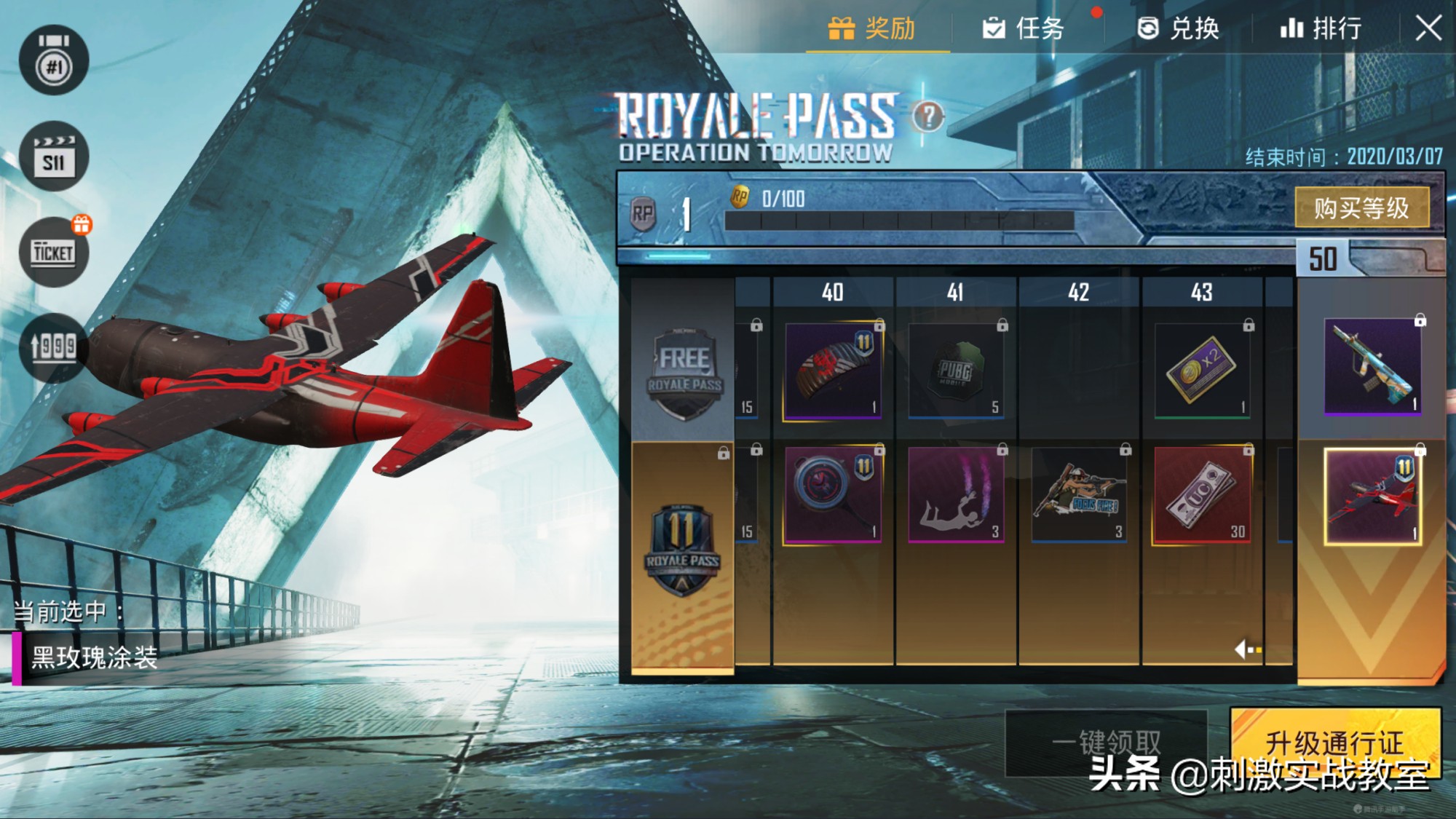Select the 999 level-up icon
Viewport: 1456px width, 819px height.
tap(54, 347)
